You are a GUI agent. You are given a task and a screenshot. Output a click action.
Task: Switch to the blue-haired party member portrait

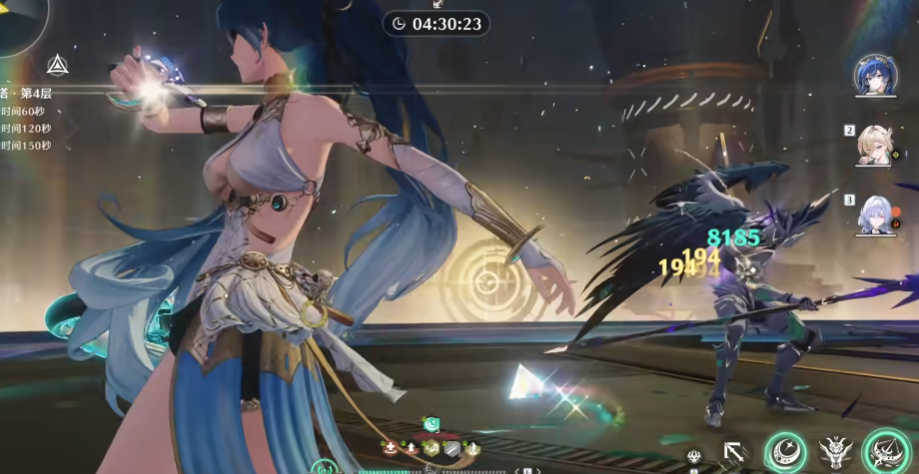pos(875,76)
